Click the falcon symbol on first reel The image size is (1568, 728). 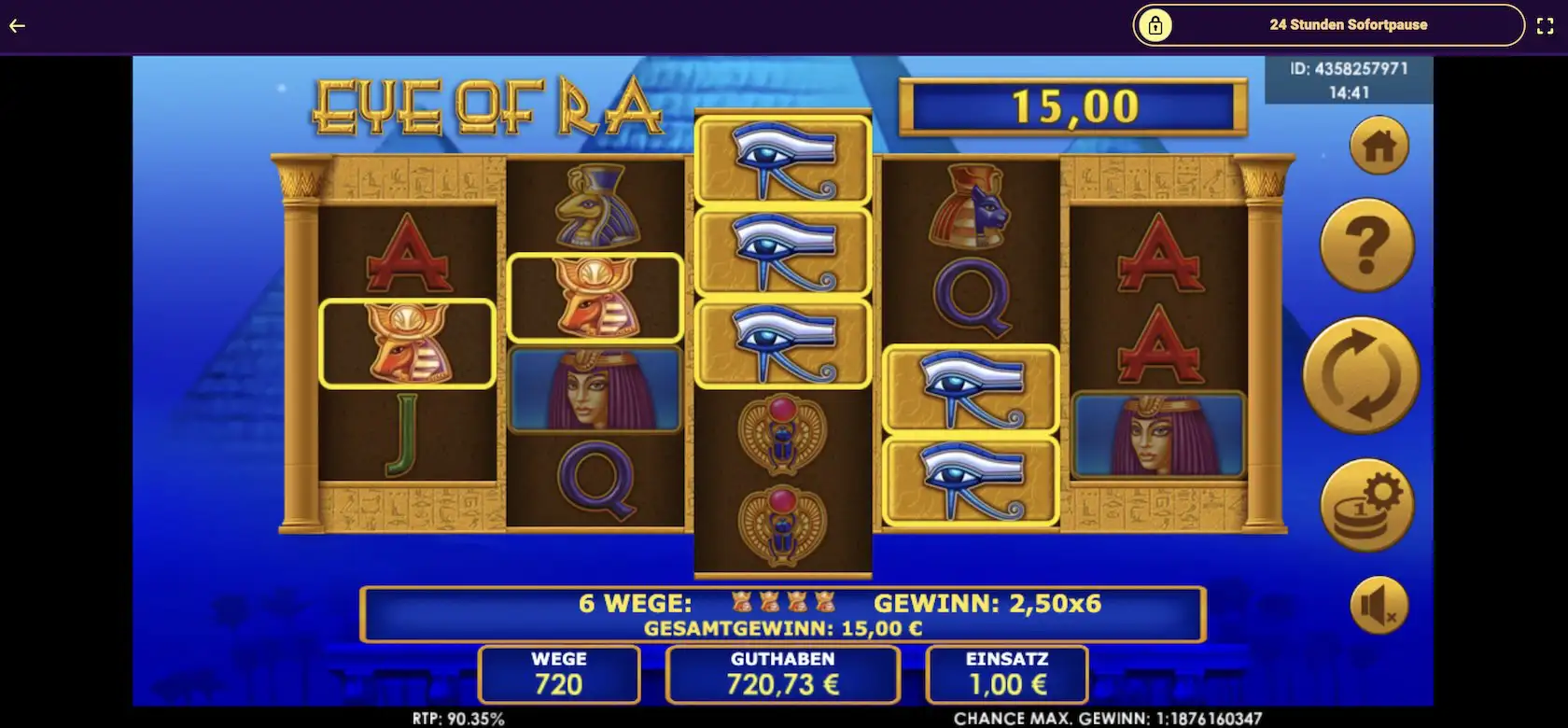[x=407, y=343]
